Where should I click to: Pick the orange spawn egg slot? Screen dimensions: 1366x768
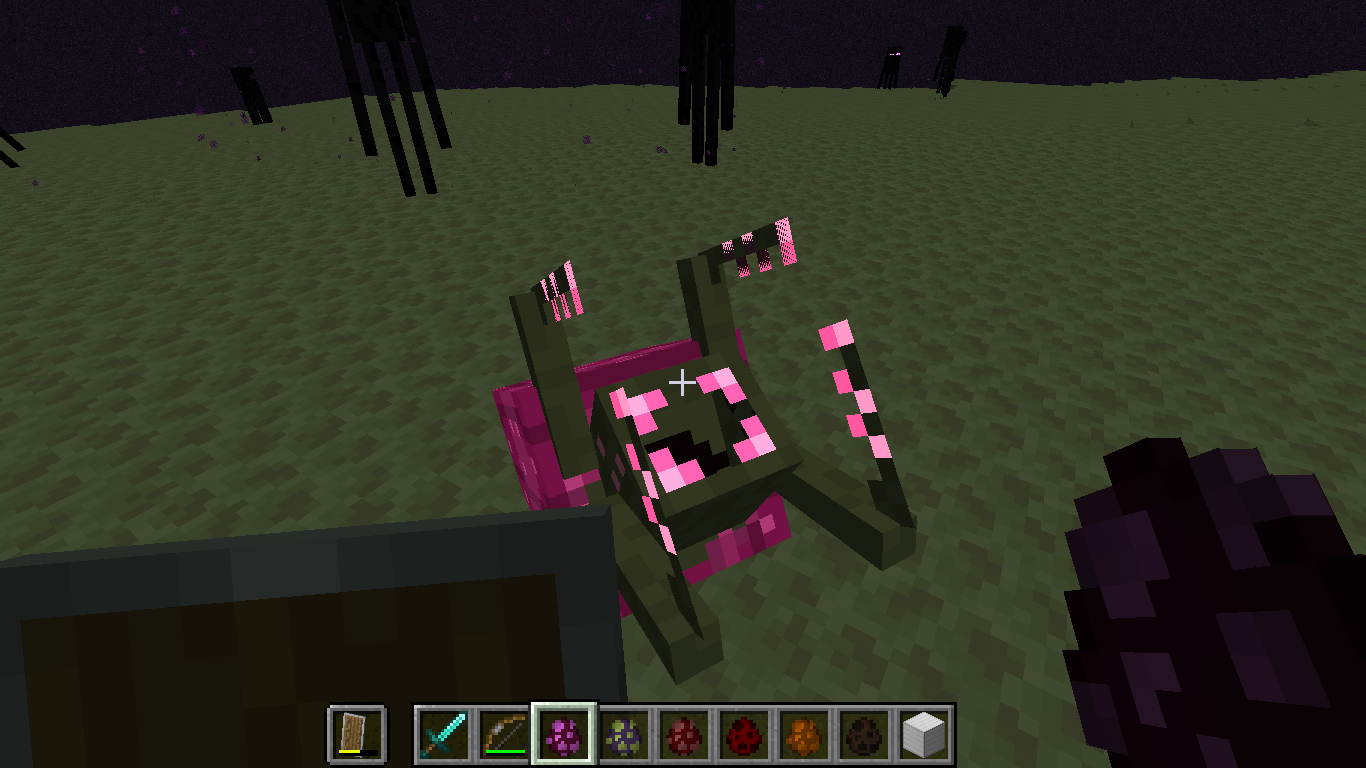(x=805, y=735)
